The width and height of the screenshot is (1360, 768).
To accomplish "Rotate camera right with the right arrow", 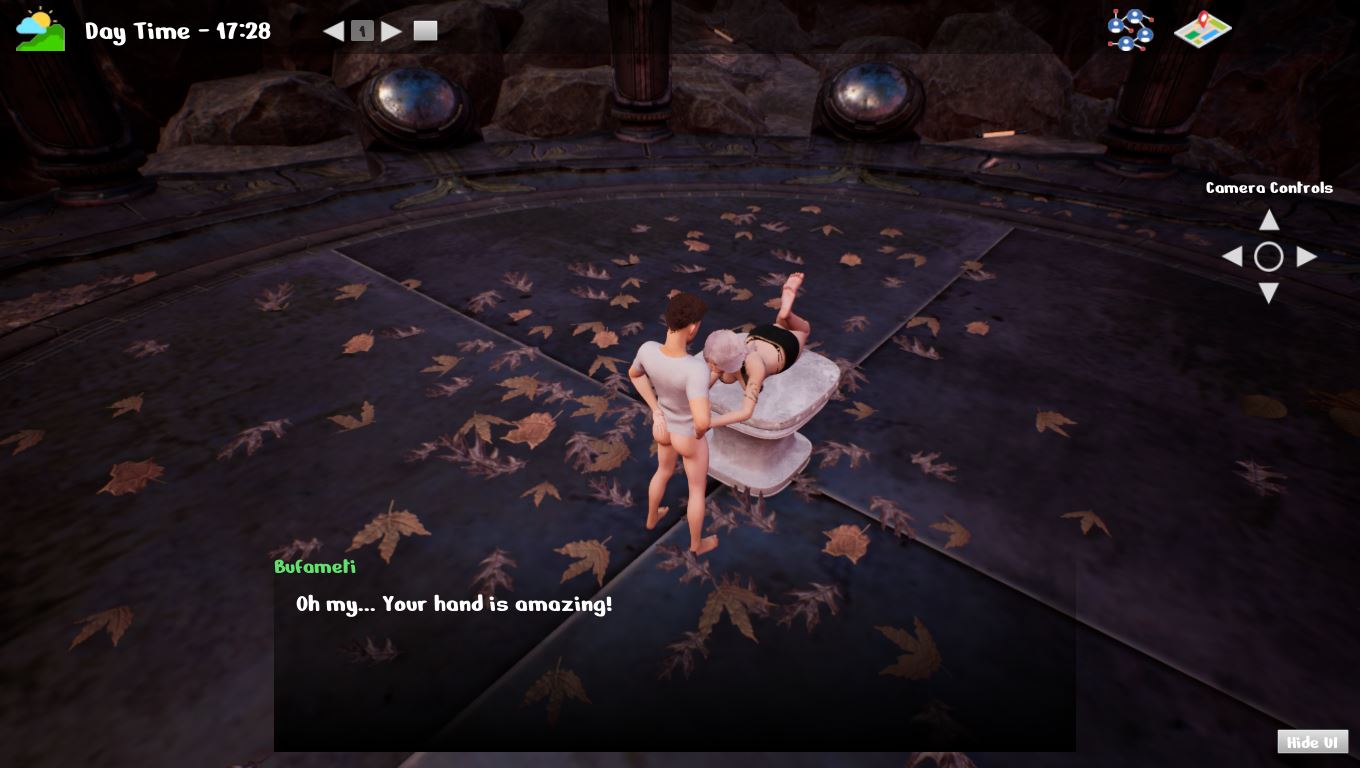I will point(1306,257).
